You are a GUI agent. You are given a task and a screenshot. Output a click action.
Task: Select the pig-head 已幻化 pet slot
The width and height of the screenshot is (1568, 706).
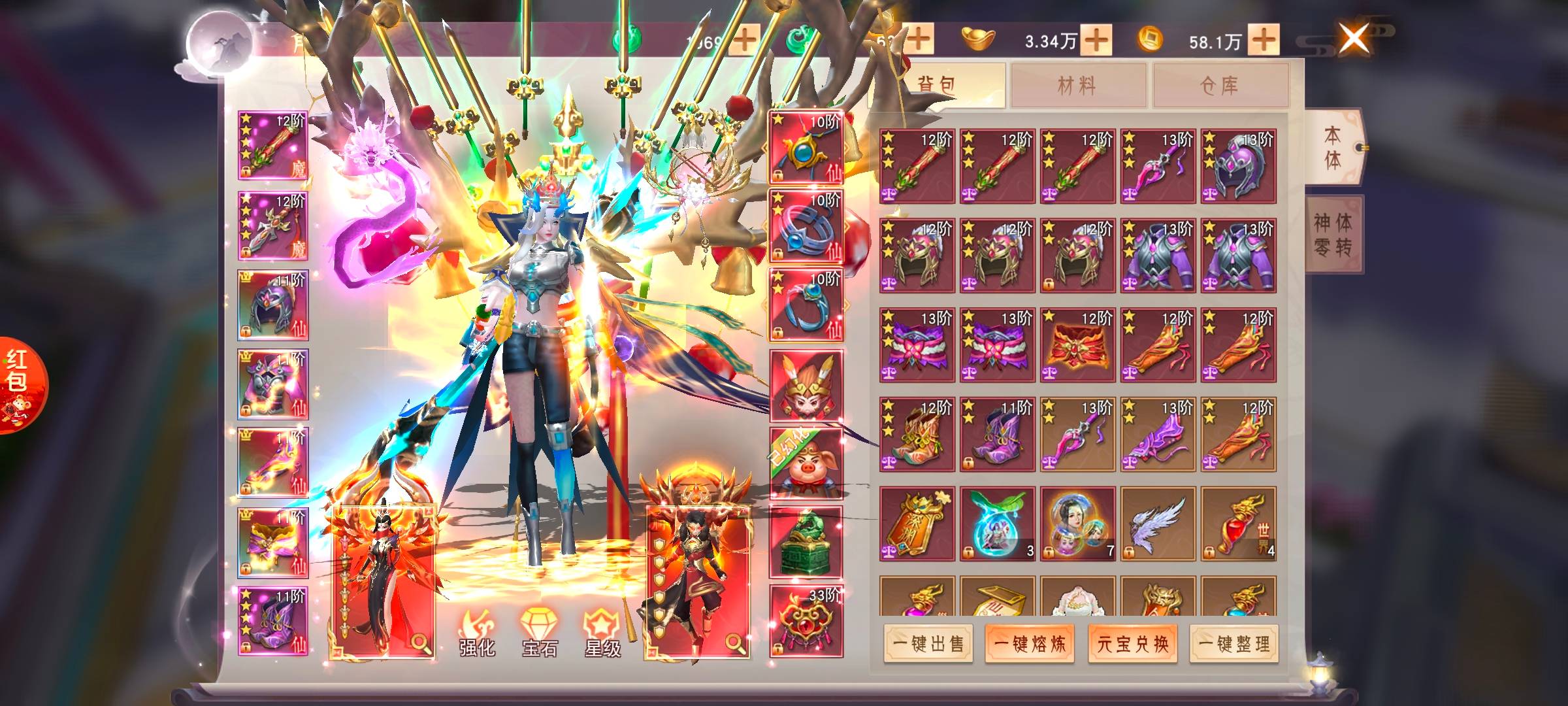pyautogui.click(x=806, y=463)
